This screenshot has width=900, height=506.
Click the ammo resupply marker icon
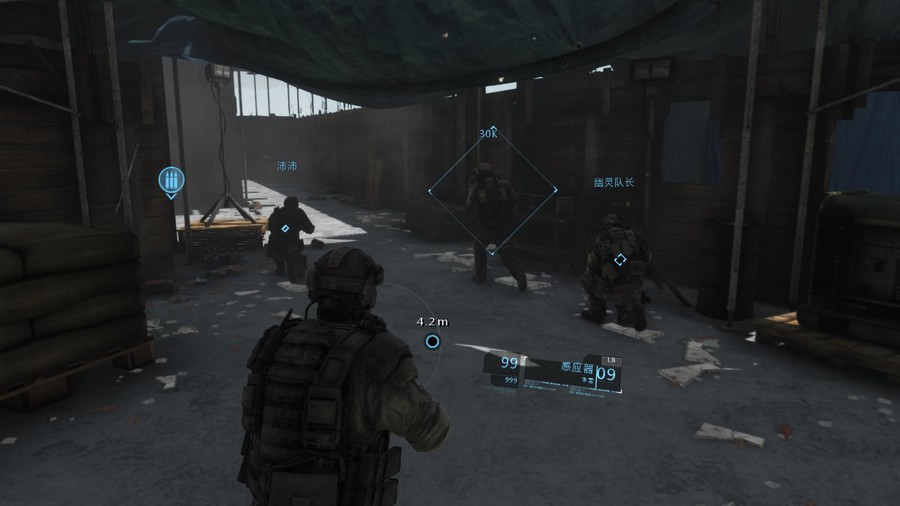(x=171, y=181)
